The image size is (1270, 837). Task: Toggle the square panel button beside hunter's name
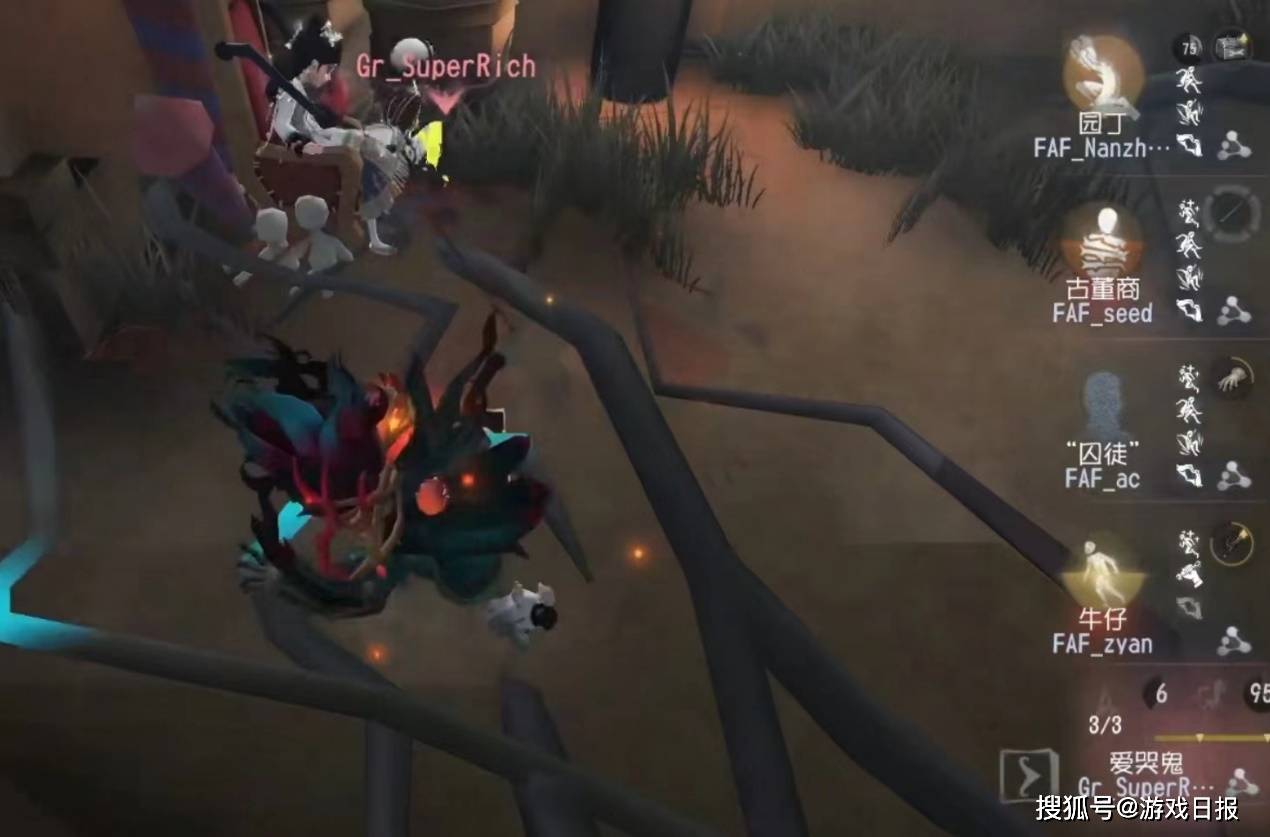(x=1029, y=776)
